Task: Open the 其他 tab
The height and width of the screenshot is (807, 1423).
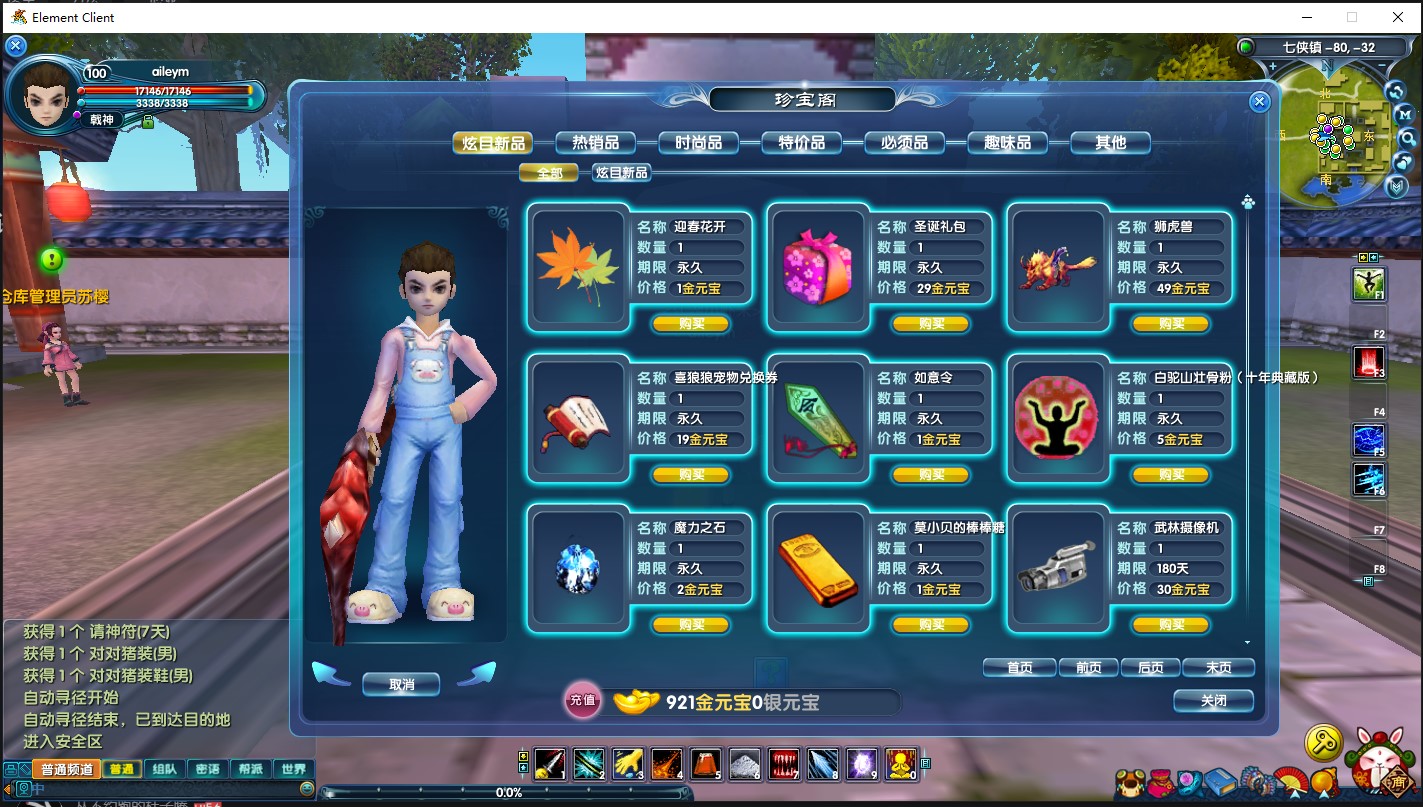Action: click(1110, 143)
